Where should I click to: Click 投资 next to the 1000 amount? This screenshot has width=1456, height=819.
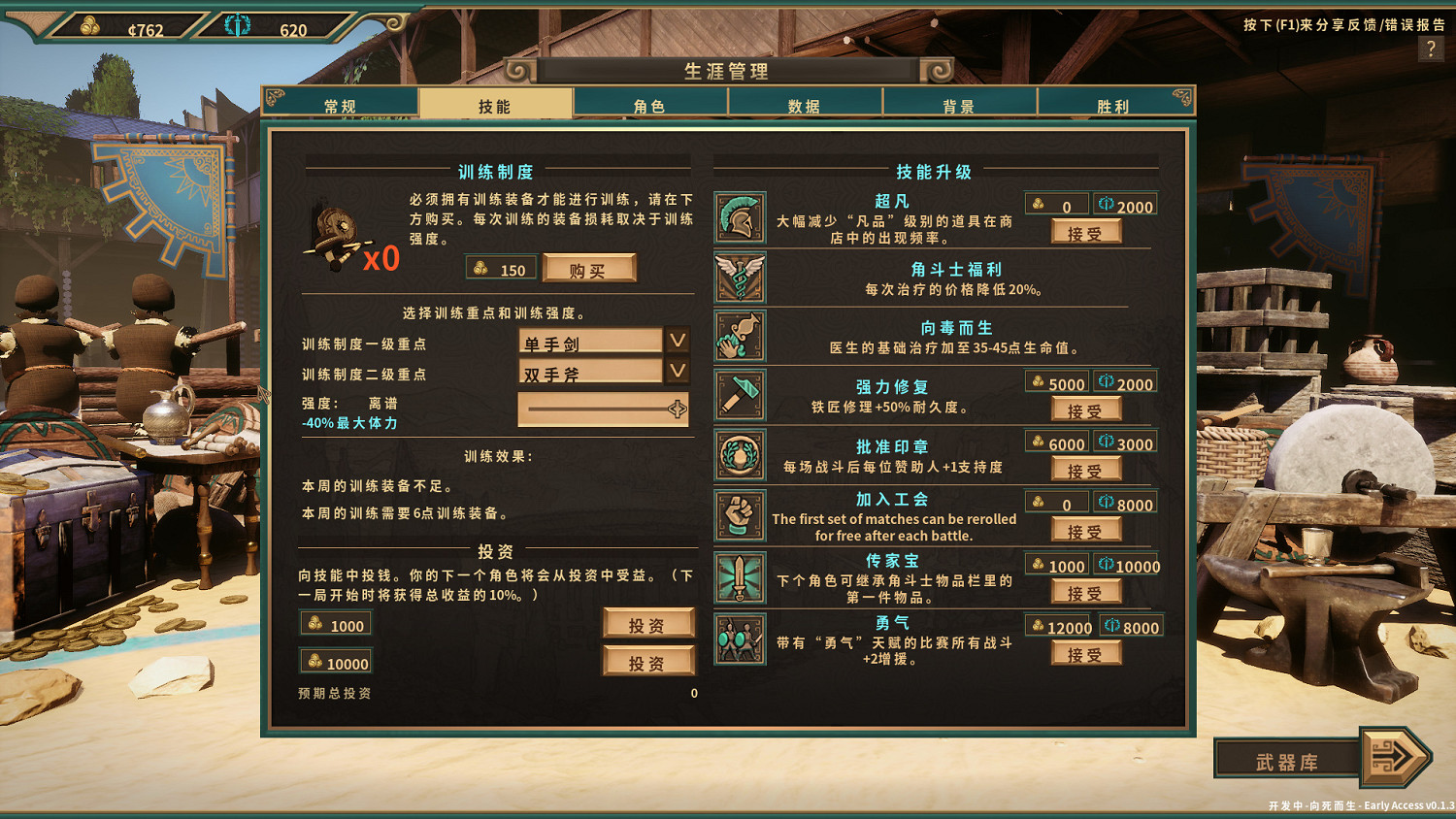coord(648,623)
